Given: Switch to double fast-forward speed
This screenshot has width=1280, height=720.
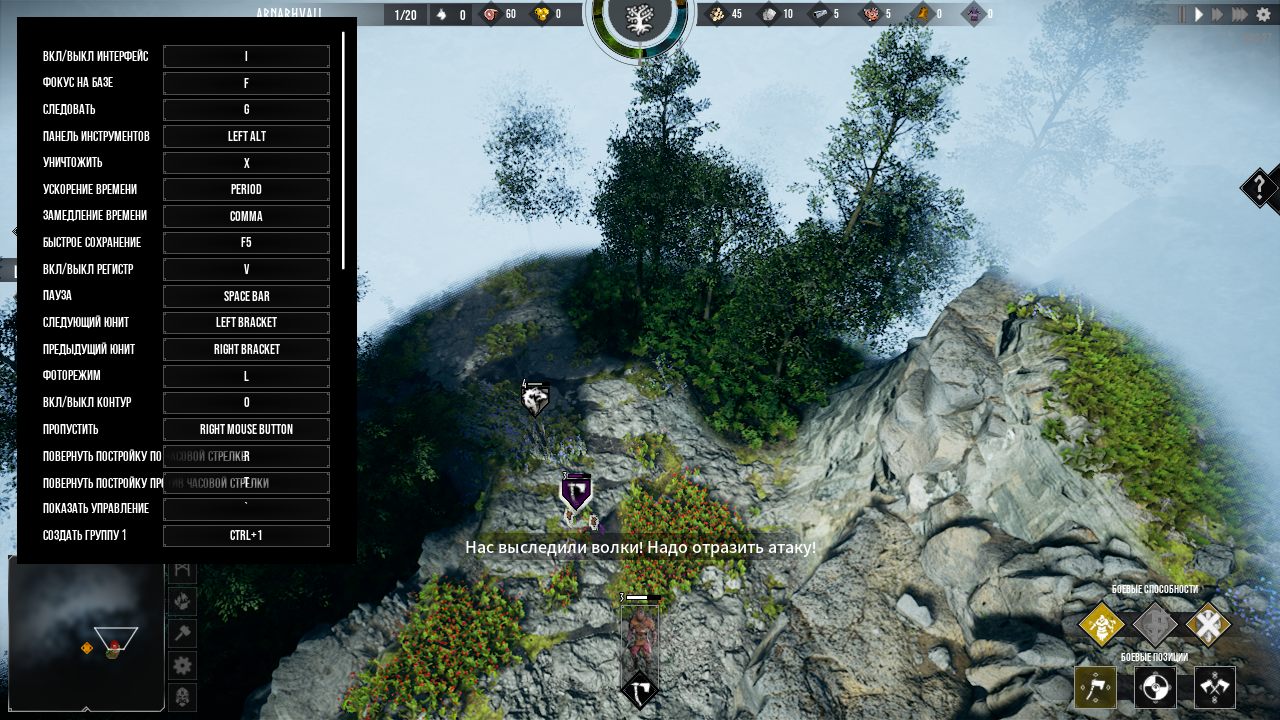Looking at the screenshot, I should point(1218,15).
